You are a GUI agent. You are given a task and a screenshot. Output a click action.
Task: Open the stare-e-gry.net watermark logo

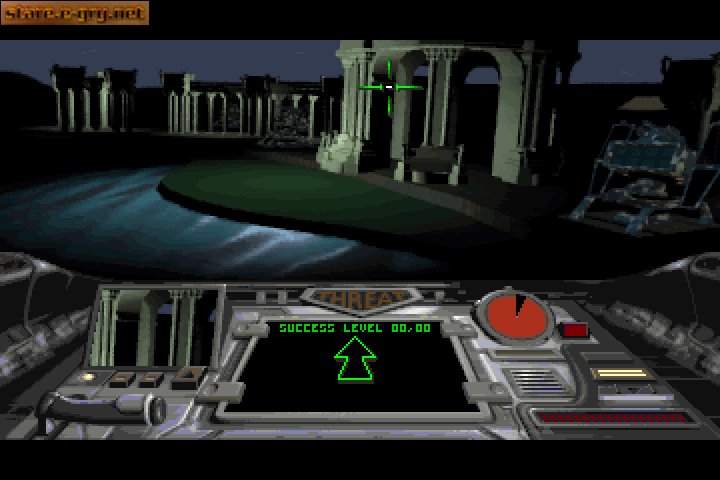tap(74, 13)
